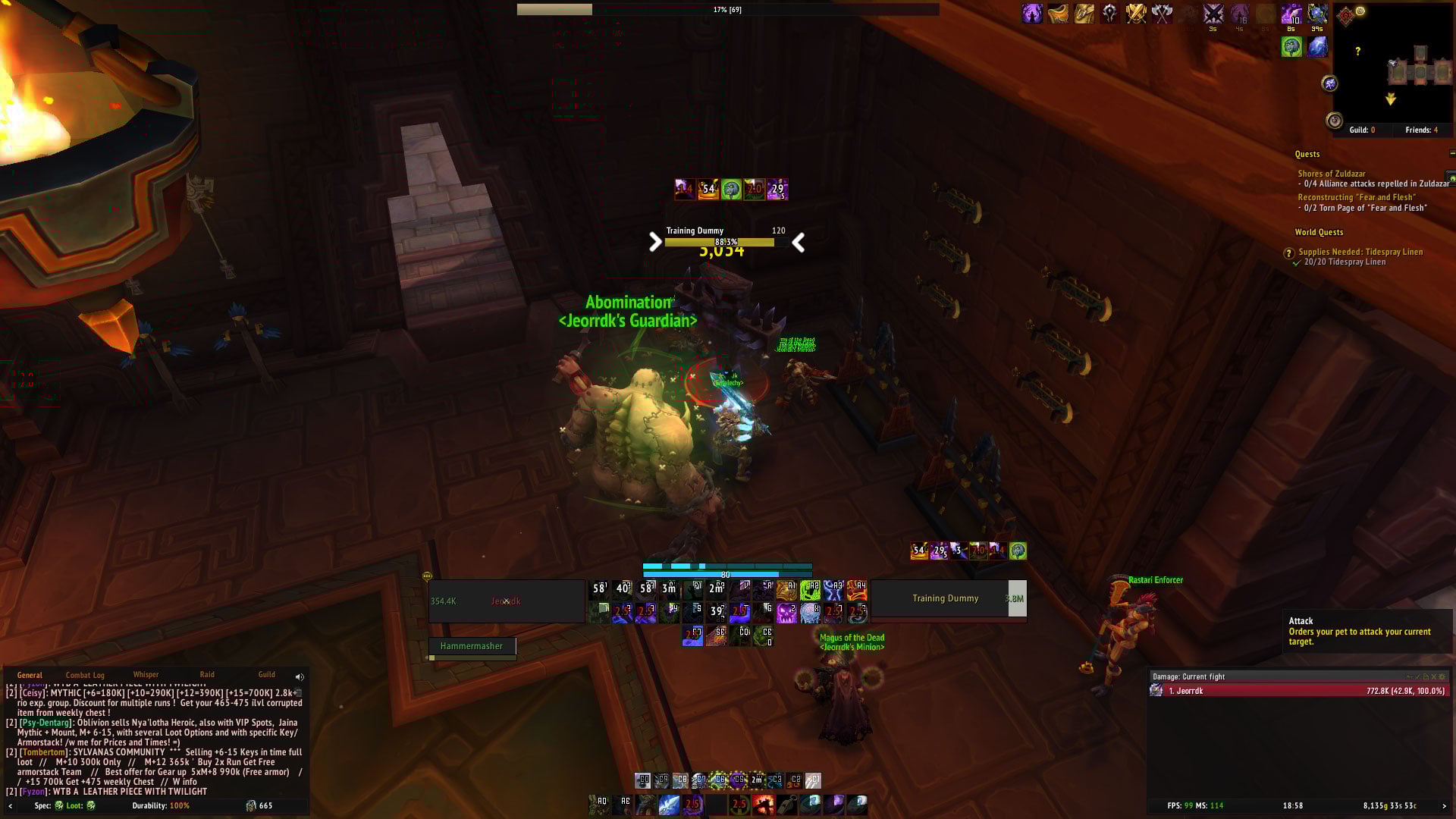Click the whistle icon on the bottom bar

[x=788, y=805]
